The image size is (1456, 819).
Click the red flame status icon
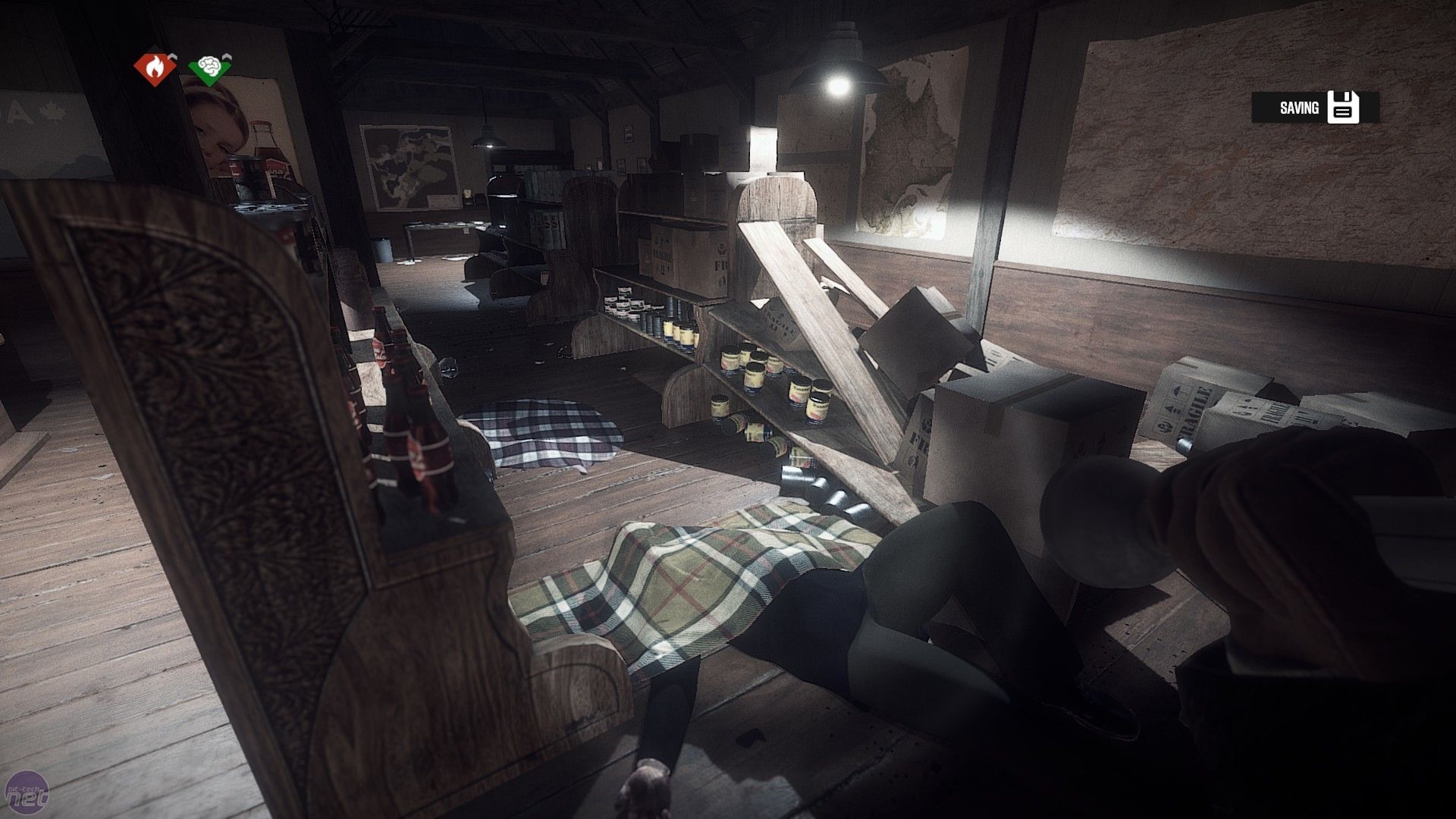point(152,68)
